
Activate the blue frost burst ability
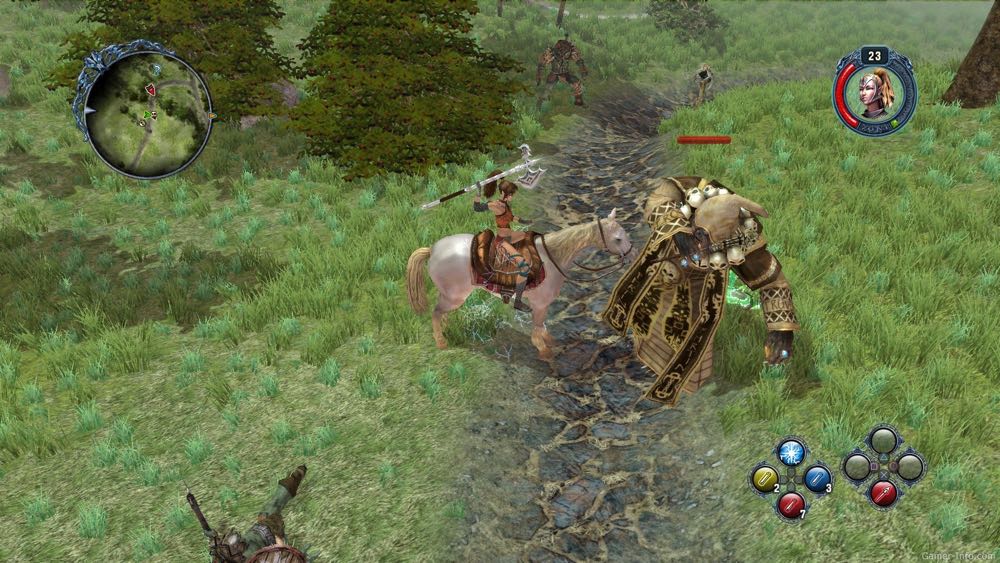[x=791, y=453]
